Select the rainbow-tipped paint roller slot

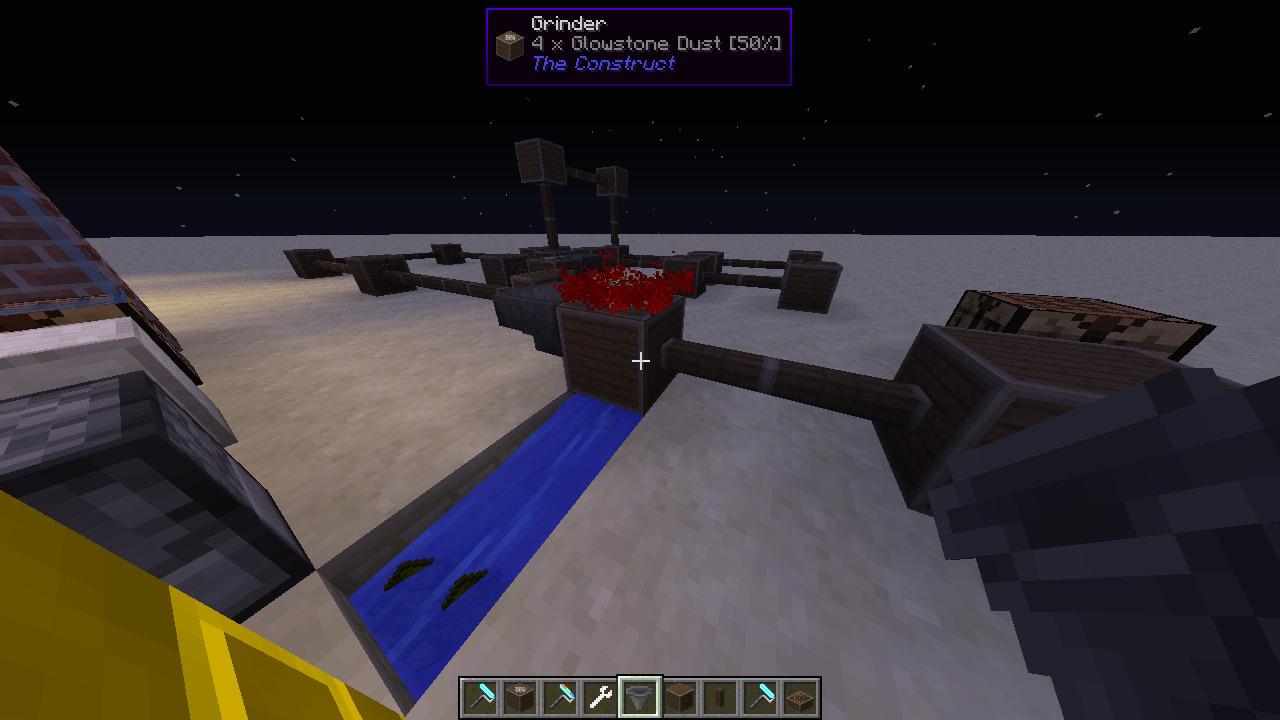click(560, 697)
